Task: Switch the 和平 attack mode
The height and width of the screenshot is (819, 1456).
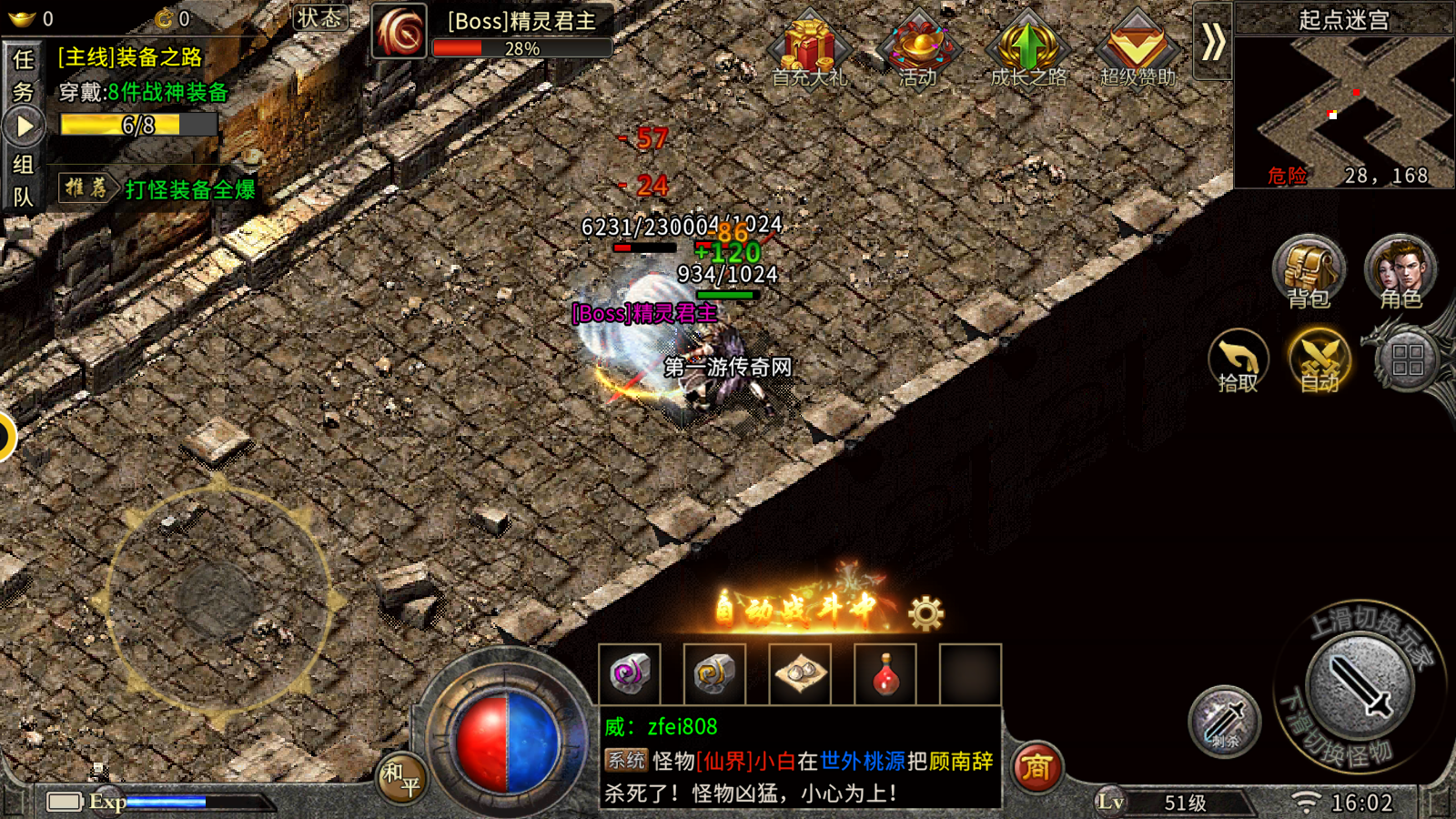Action: [x=401, y=778]
